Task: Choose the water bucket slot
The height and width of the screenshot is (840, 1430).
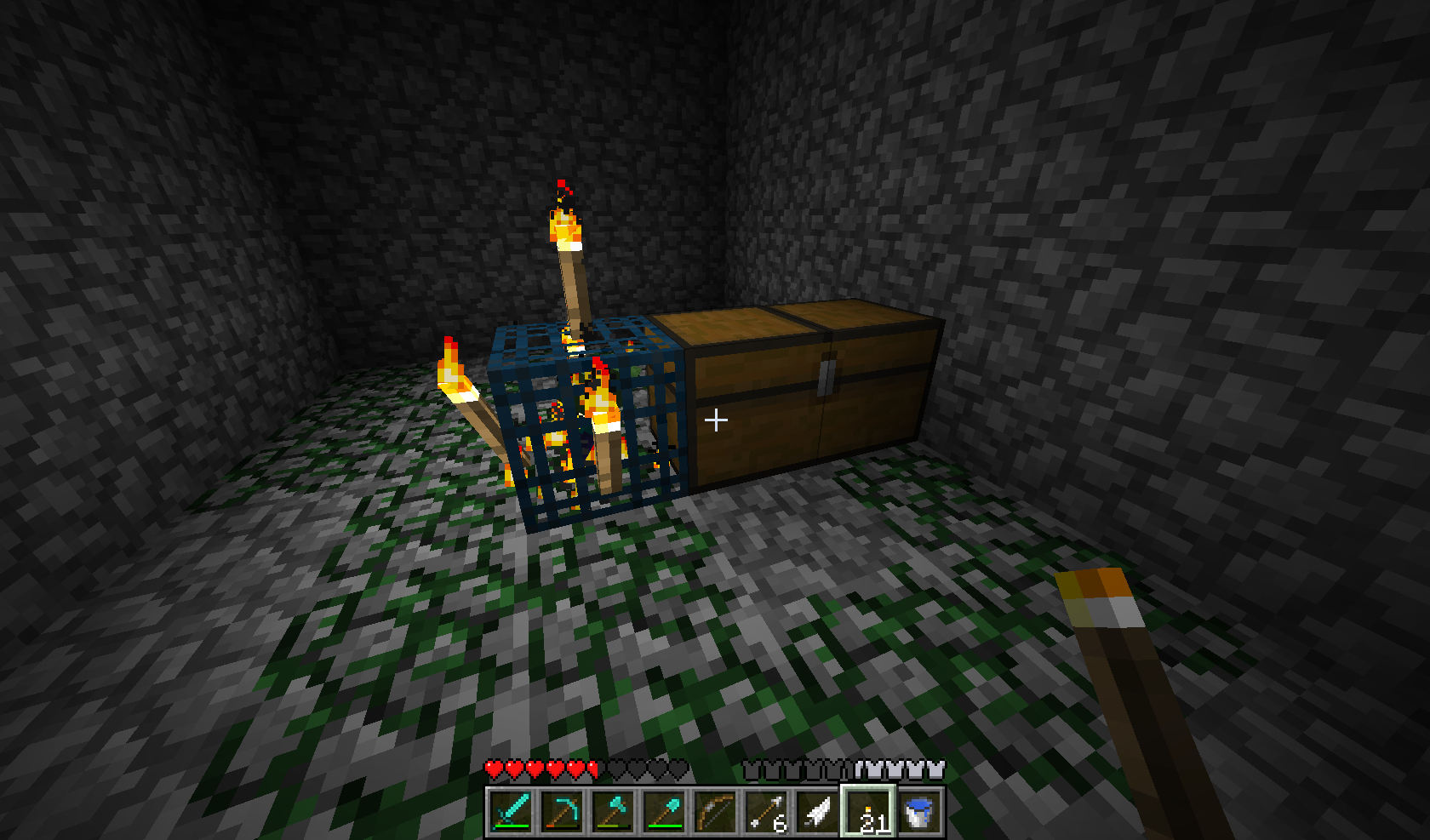Action: tap(919, 812)
